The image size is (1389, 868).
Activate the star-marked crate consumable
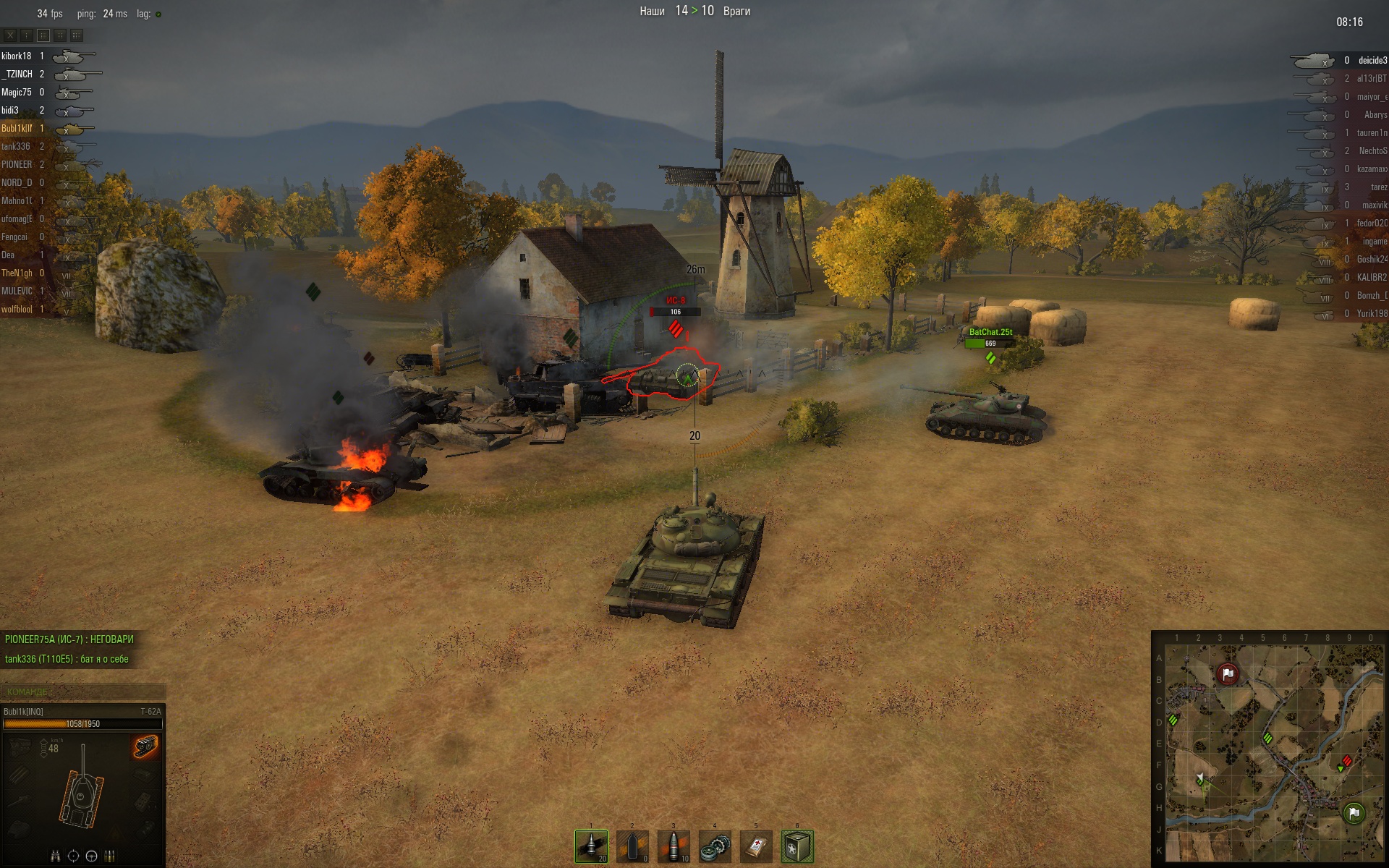click(x=797, y=846)
